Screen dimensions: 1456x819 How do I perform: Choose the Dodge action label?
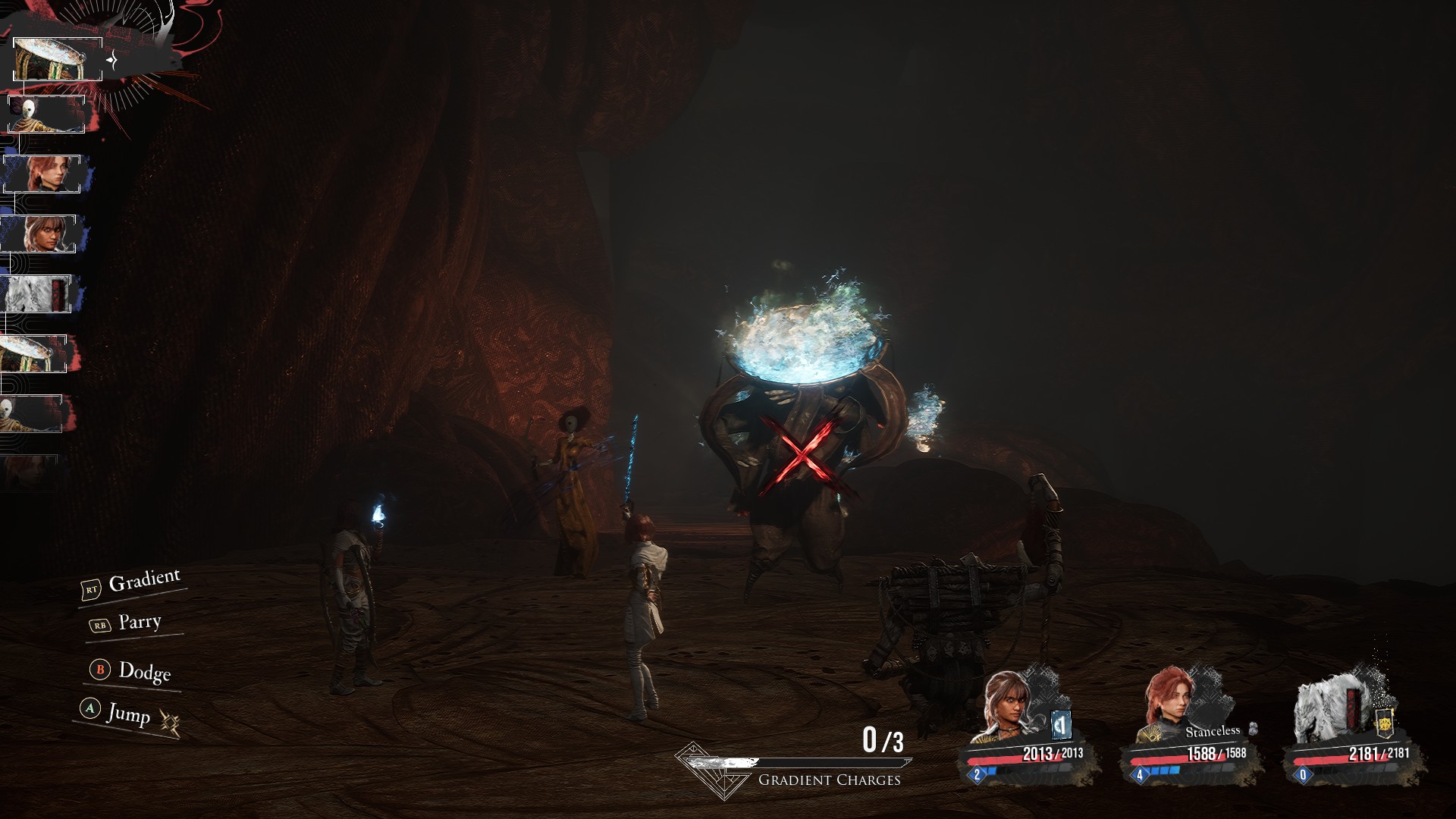click(x=144, y=671)
